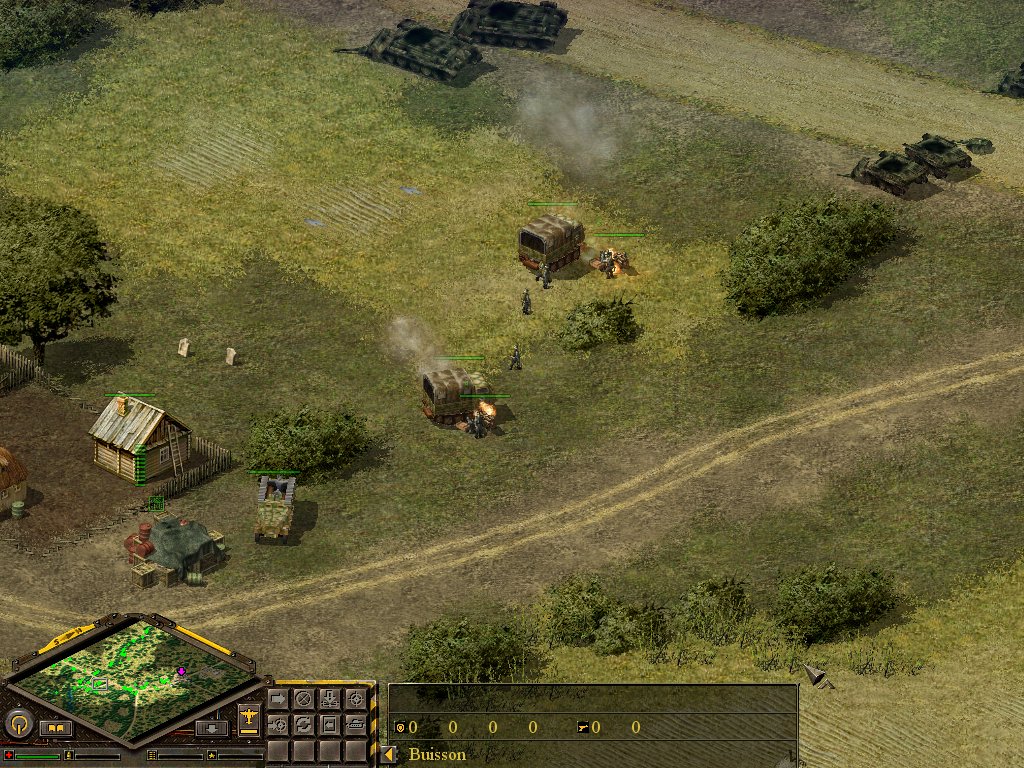
Task: Activate the crossed-circle stop command
Action: pyautogui.click(x=303, y=699)
